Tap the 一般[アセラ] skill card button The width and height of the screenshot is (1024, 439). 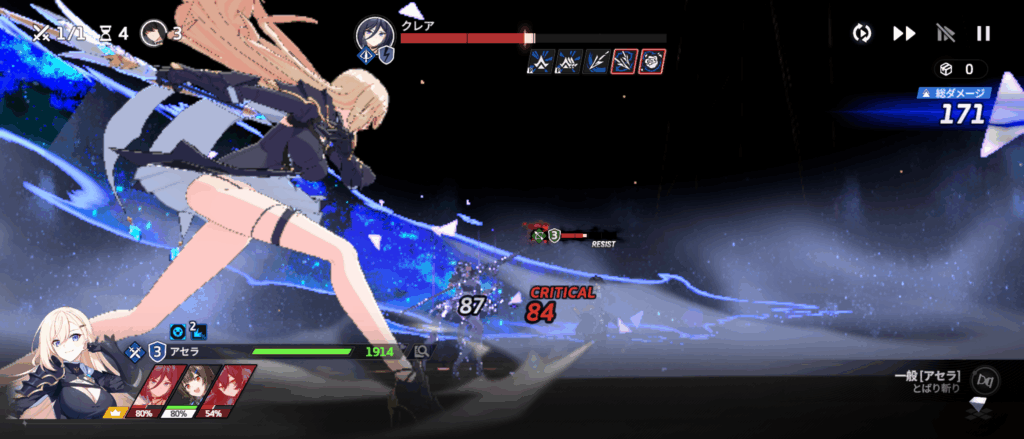pyautogui.click(x=985, y=380)
